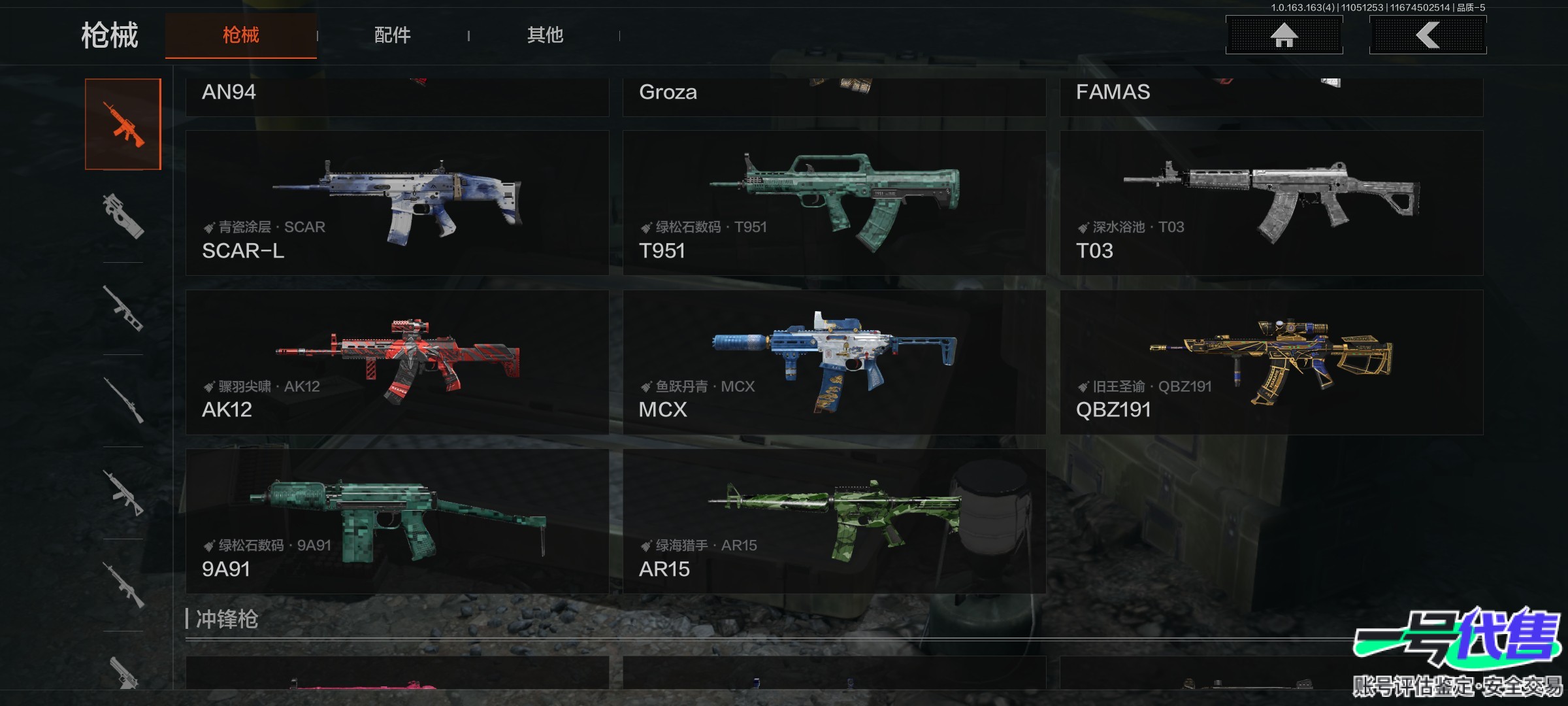Select the blue MCX weapon card

tap(834, 362)
